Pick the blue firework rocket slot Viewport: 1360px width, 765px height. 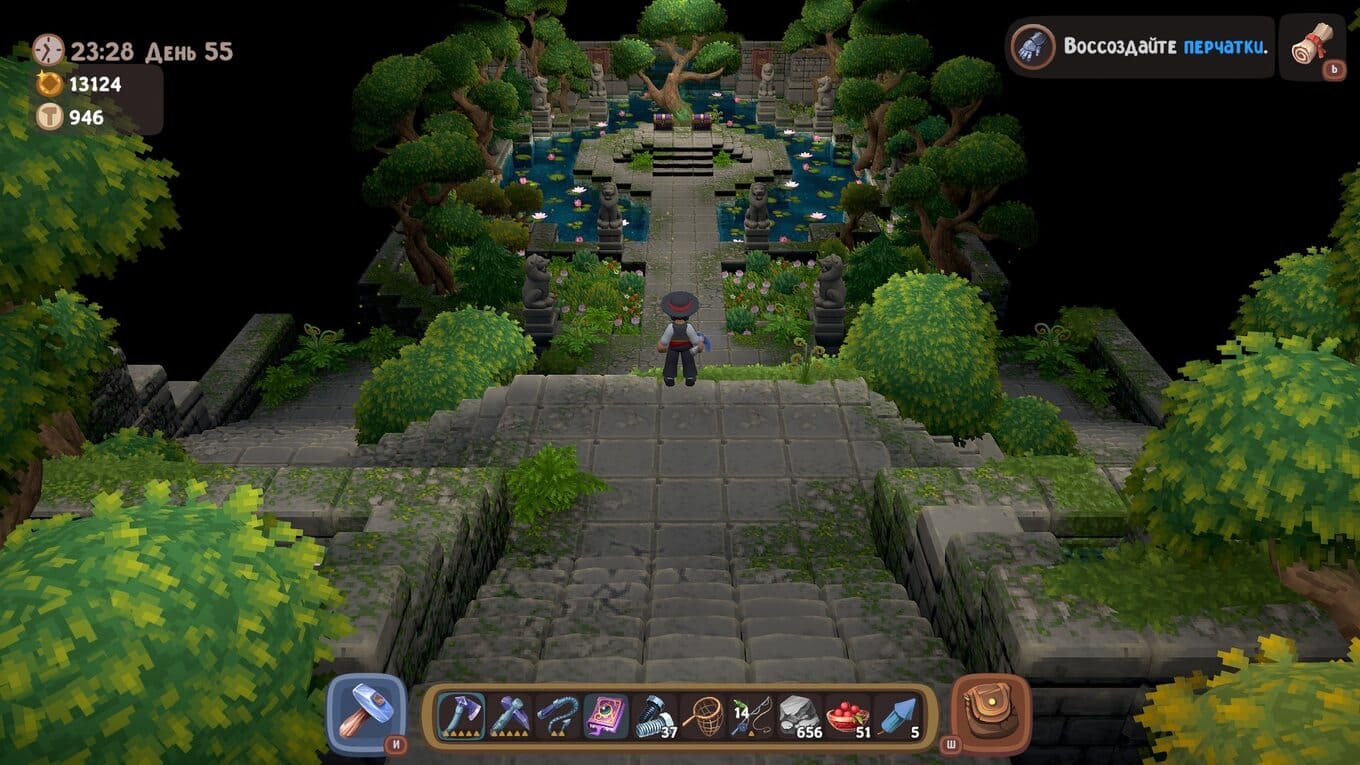coord(896,716)
